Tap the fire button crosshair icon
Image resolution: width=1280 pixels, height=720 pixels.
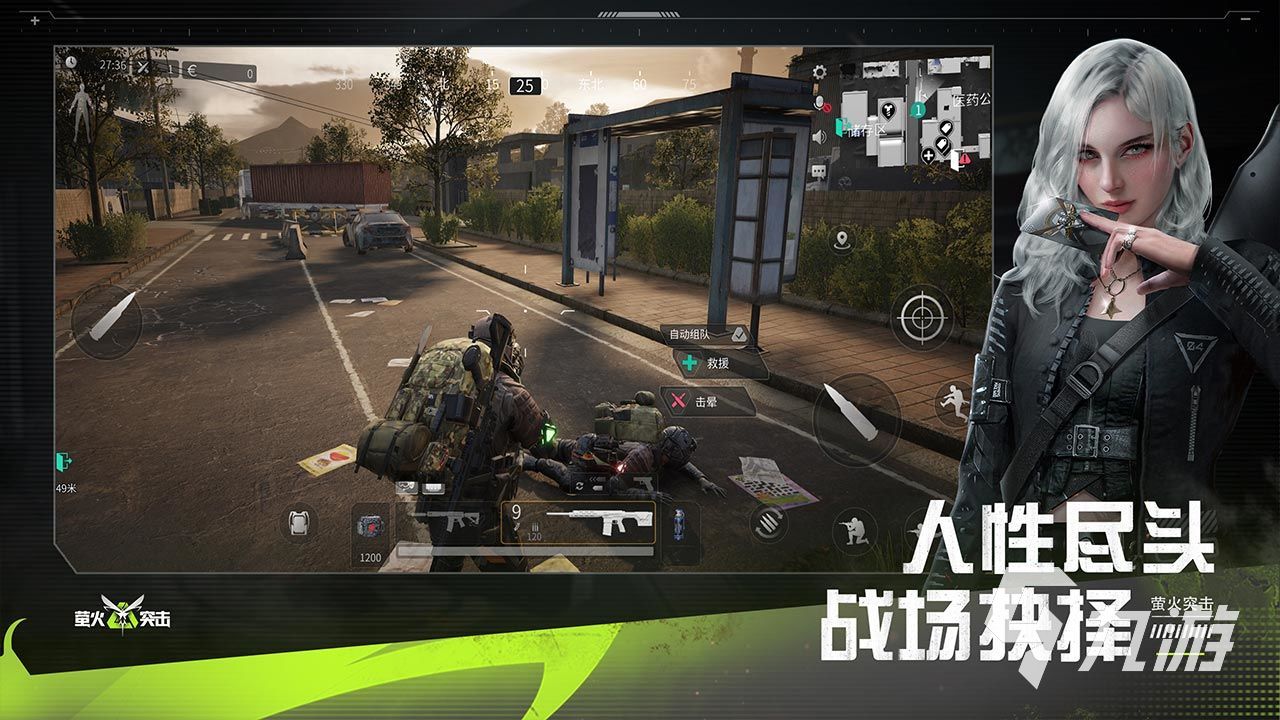(917, 318)
